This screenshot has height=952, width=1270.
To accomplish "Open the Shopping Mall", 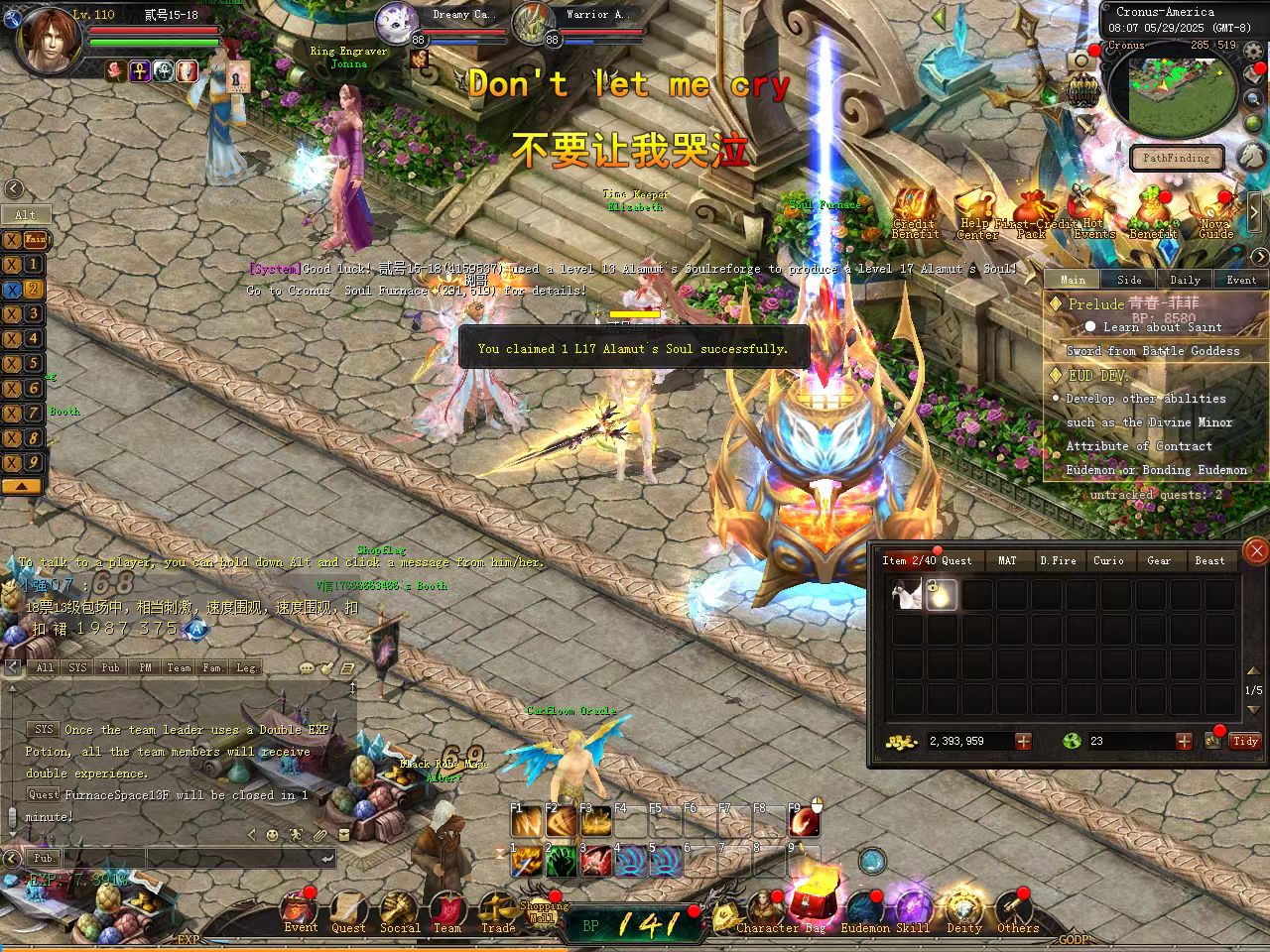I will click(543, 908).
